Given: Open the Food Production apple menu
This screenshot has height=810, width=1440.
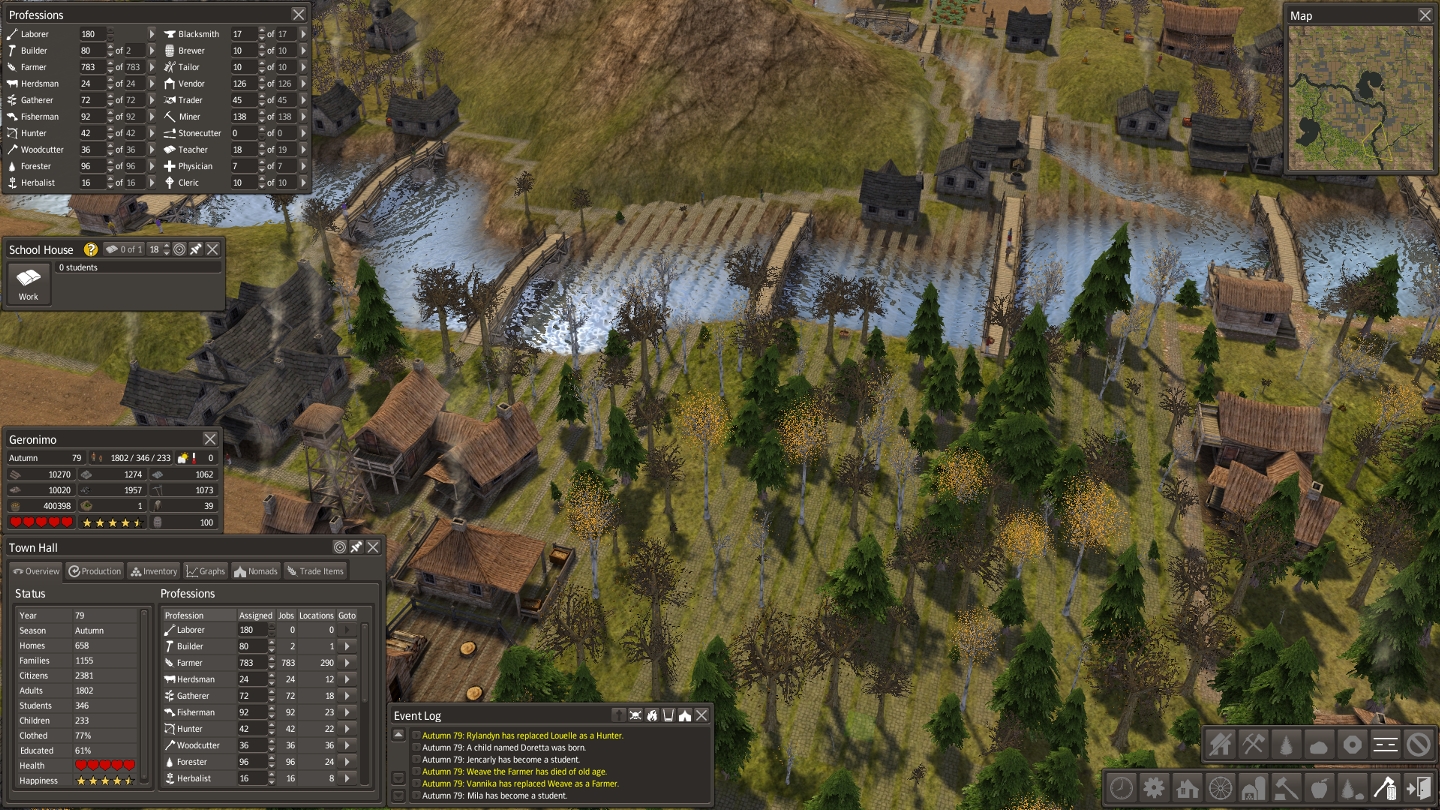Looking at the screenshot, I should pyautogui.click(x=1319, y=787).
